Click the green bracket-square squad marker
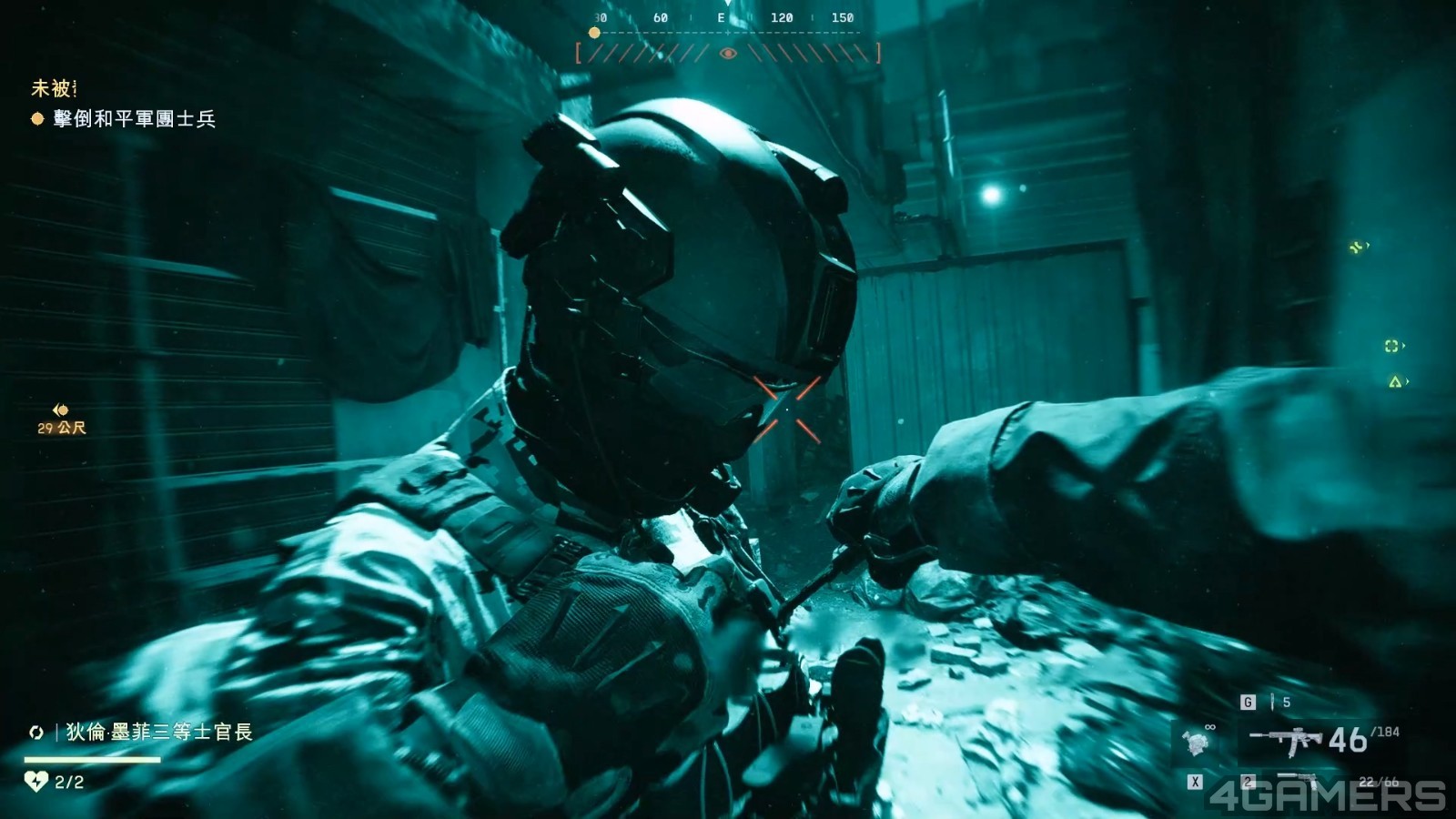 pyautogui.click(x=1391, y=346)
